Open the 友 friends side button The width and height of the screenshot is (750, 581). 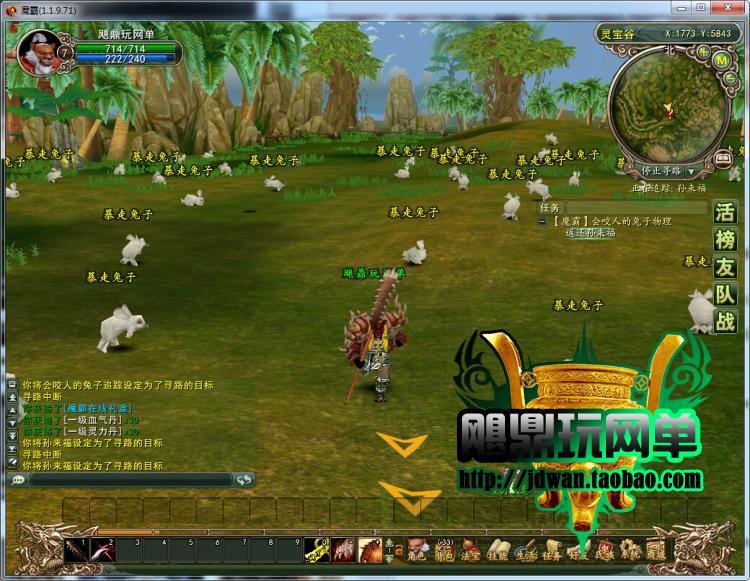click(725, 267)
